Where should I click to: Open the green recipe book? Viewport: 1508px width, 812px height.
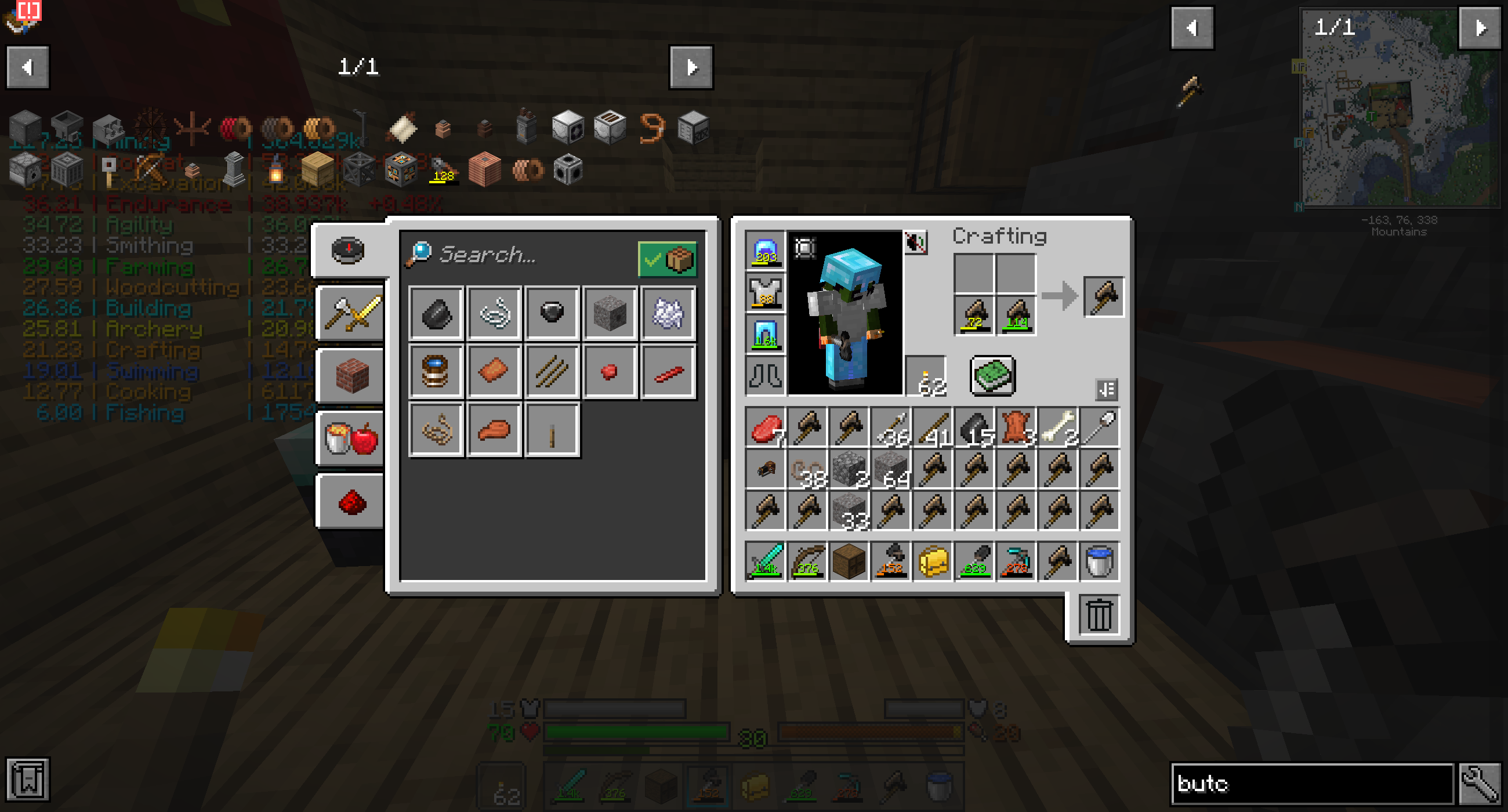point(992,376)
